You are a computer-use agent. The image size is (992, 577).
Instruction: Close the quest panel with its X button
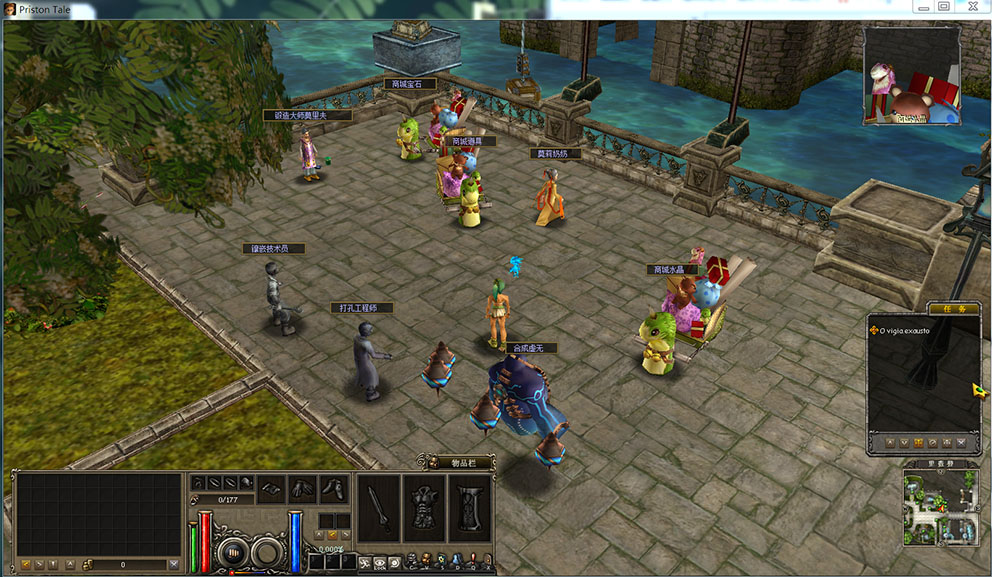[961, 442]
